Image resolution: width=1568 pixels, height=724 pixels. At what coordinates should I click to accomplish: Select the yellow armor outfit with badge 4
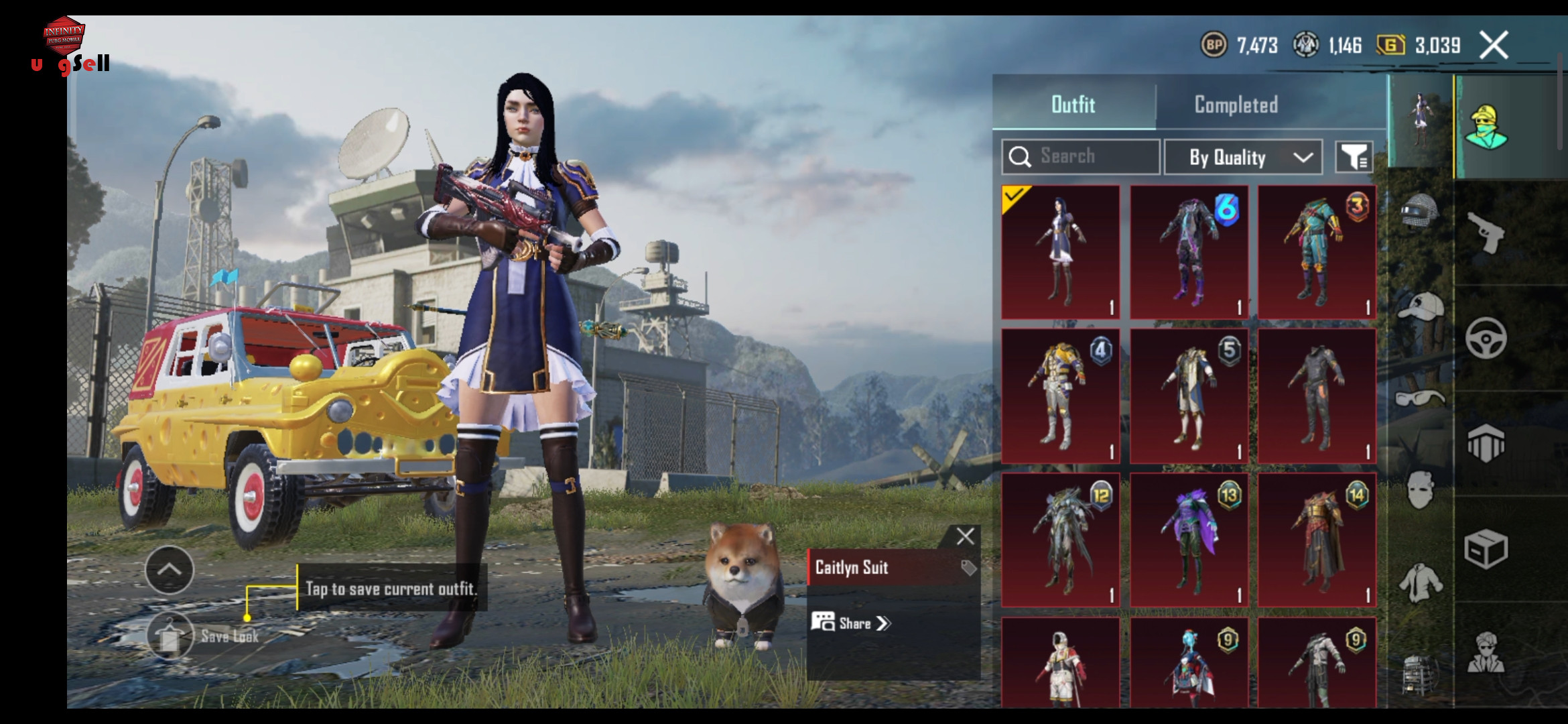(1060, 396)
